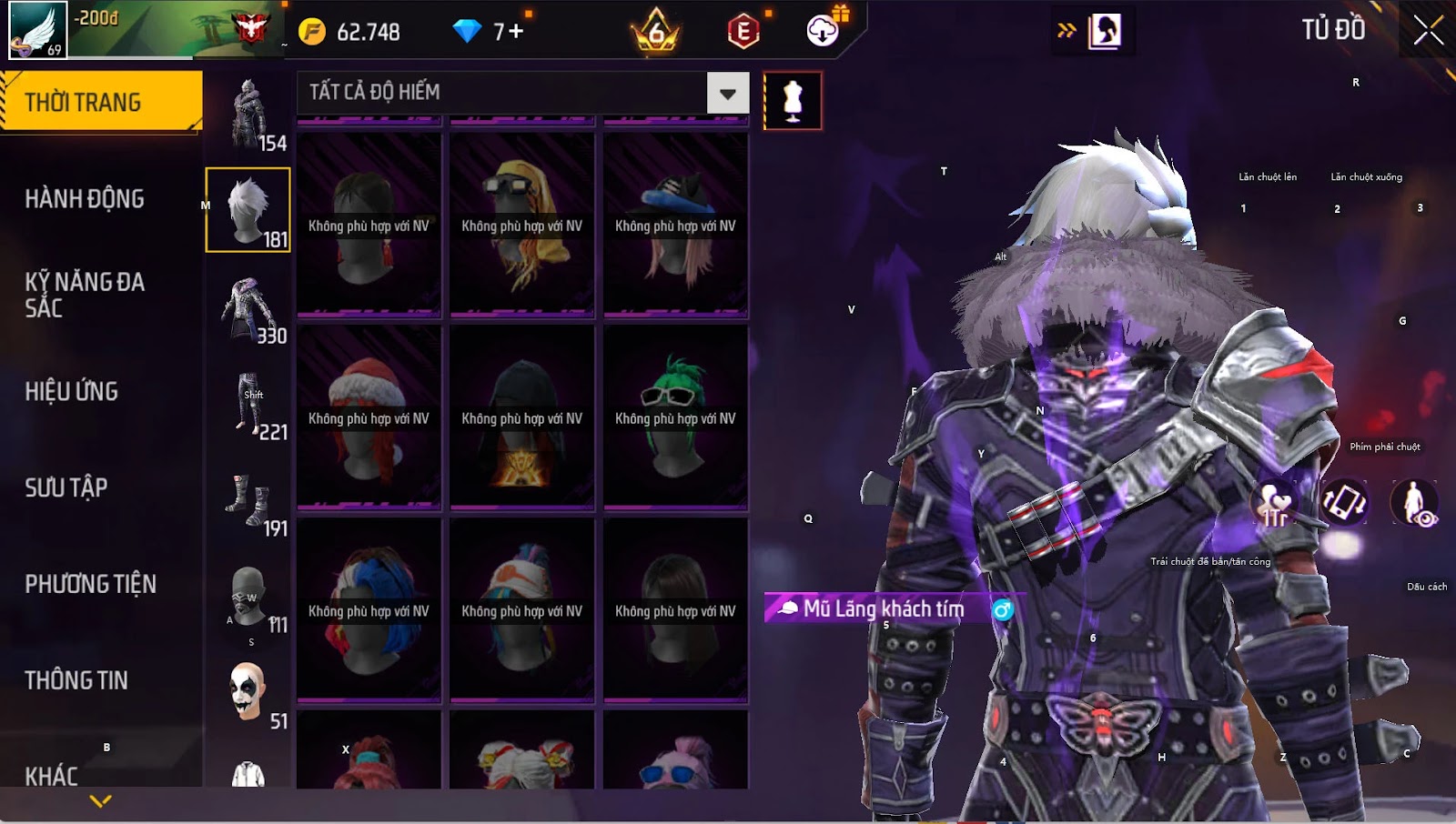Image resolution: width=1456 pixels, height=824 pixels.
Task: Open the Thông Tin tab
Action: [x=76, y=681]
